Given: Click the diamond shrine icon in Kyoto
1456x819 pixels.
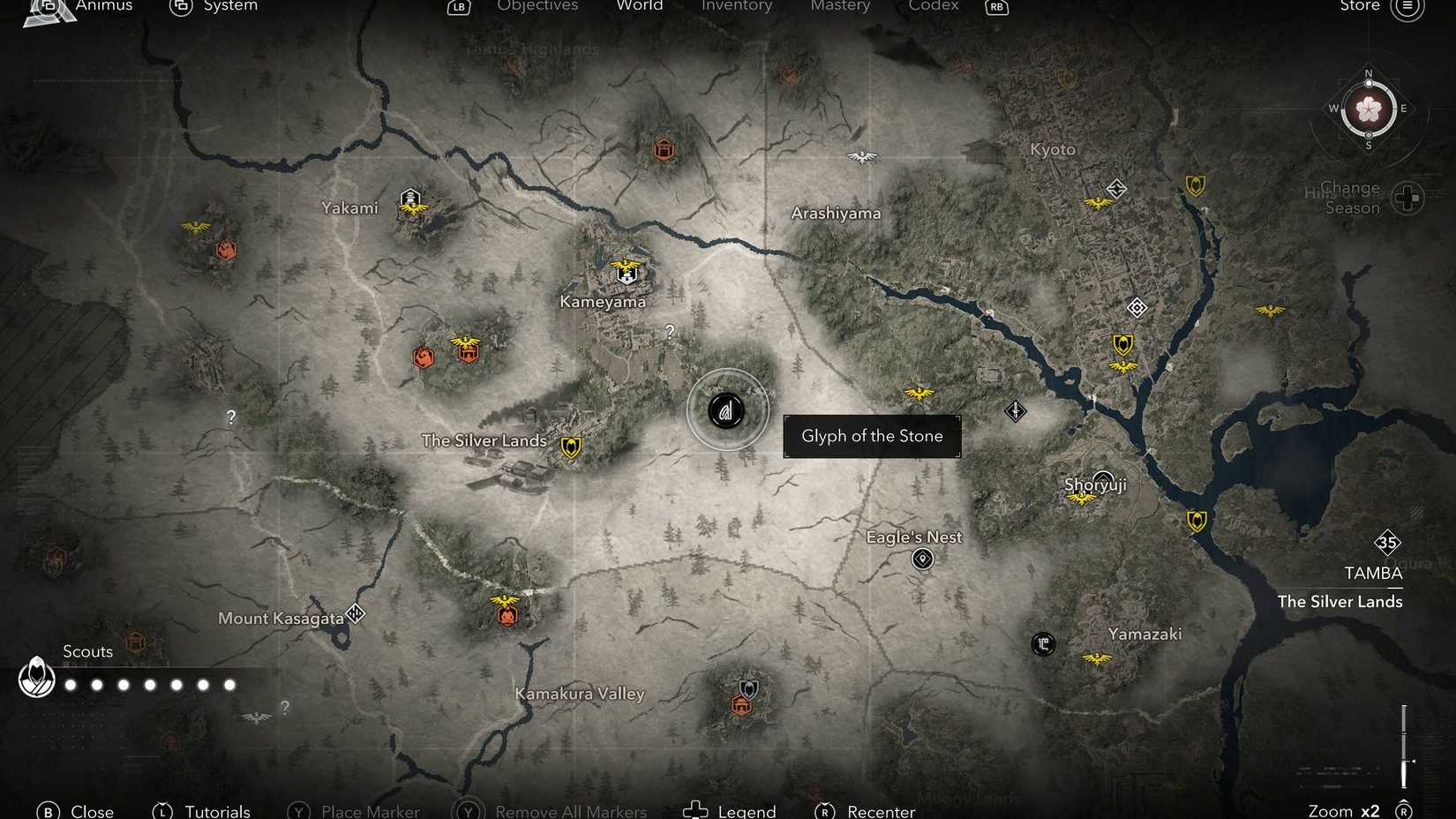Looking at the screenshot, I should 1137,308.
